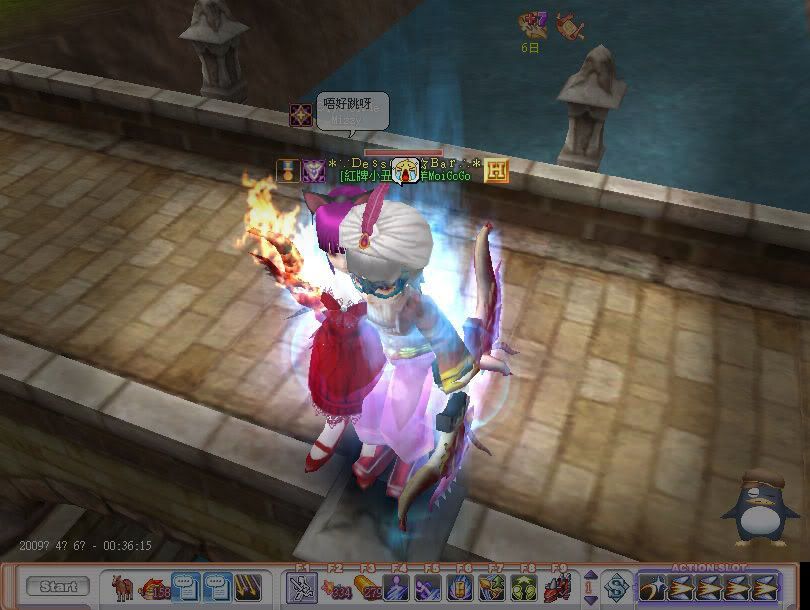This screenshot has width=810, height=610.
Task: Activate the F7 green arrow skill
Action: click(493, 588)
